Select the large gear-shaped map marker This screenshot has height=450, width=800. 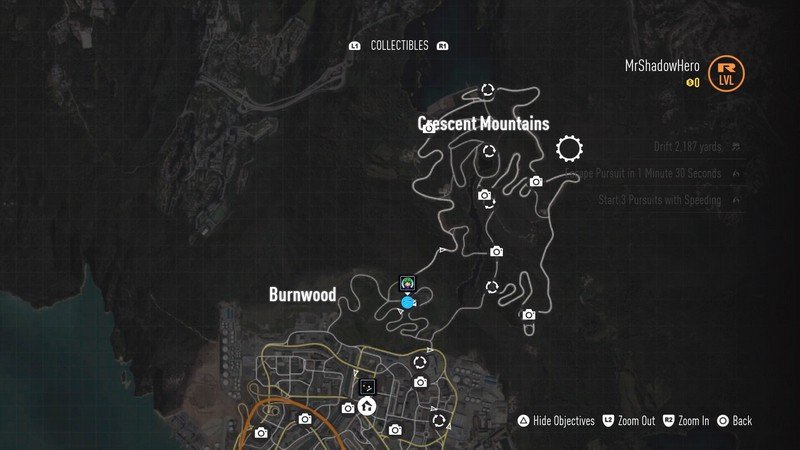(x=569, y=149)
